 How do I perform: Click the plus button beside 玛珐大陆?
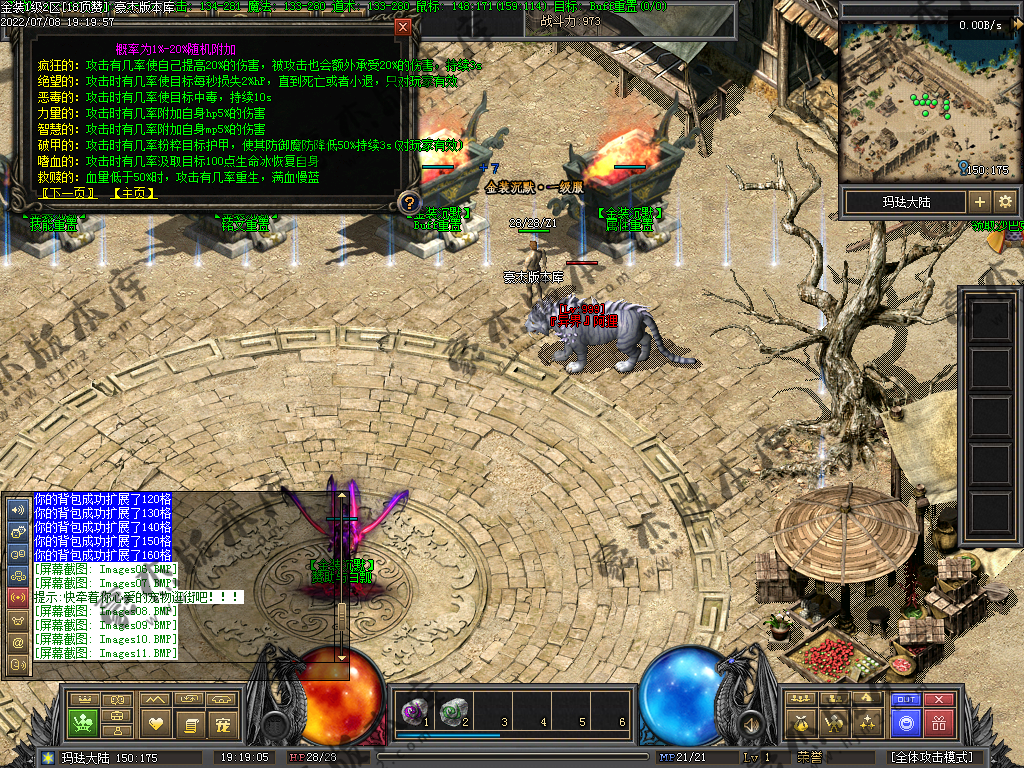(x=980, y=202)
